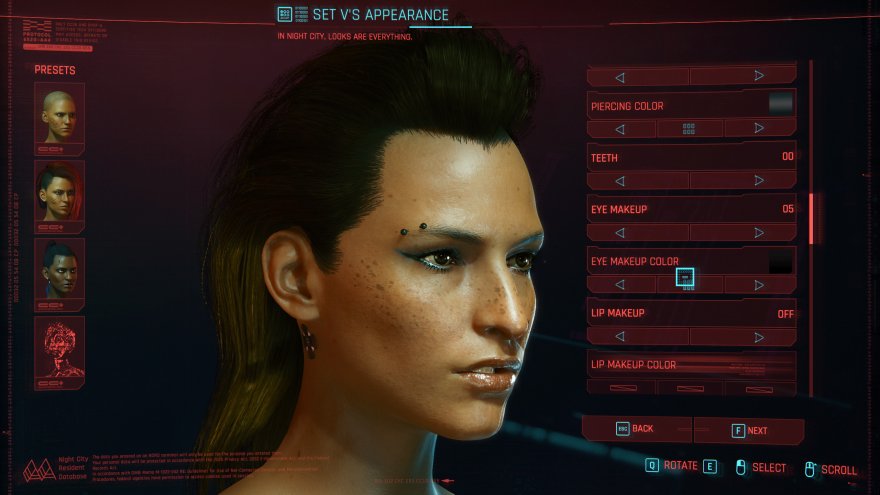This screenshot has width=880, height=495.
Task: Go to next Piercing Color
Action: 759,129
